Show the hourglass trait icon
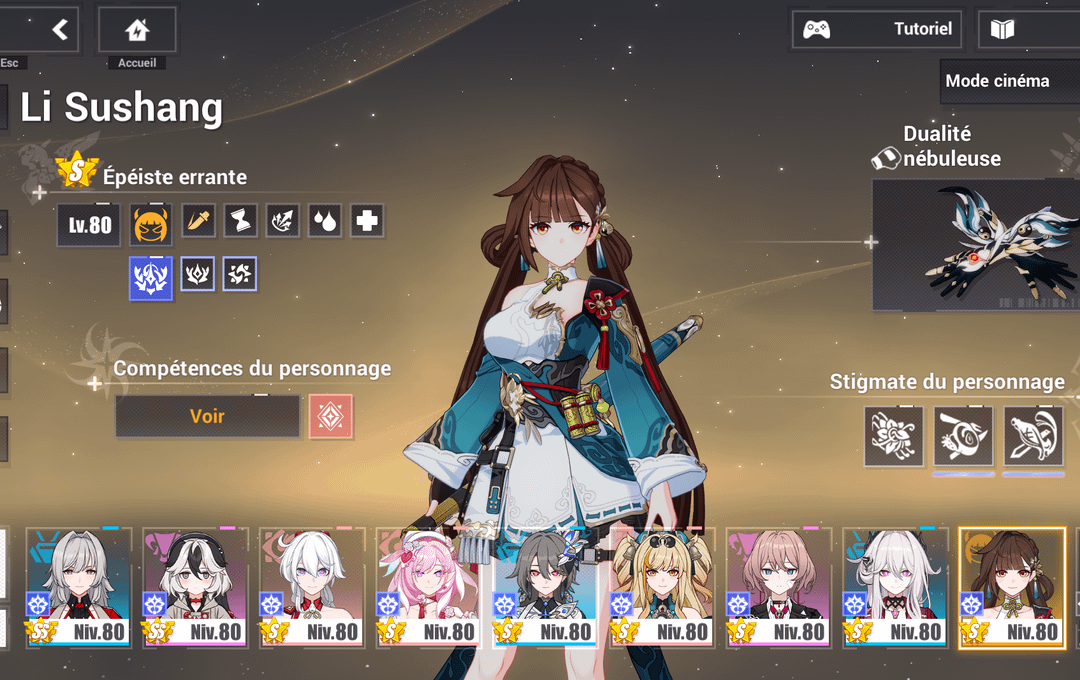 point(241,221)
